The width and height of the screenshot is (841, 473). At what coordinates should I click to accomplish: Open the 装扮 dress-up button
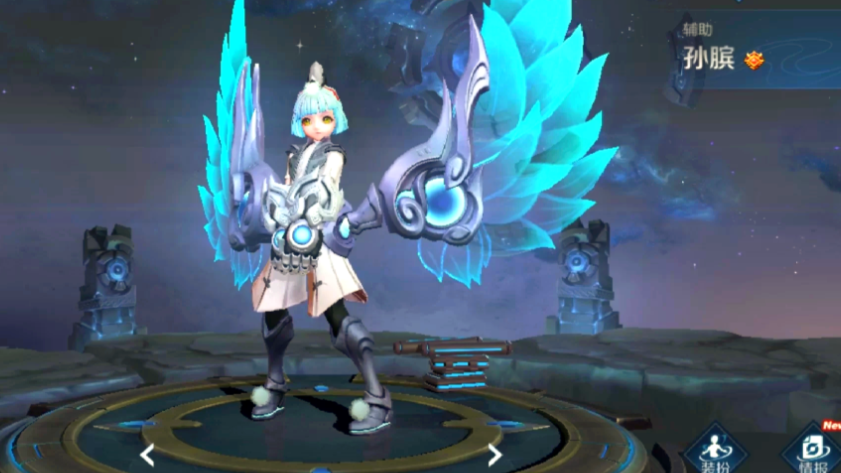coord(714,449)
